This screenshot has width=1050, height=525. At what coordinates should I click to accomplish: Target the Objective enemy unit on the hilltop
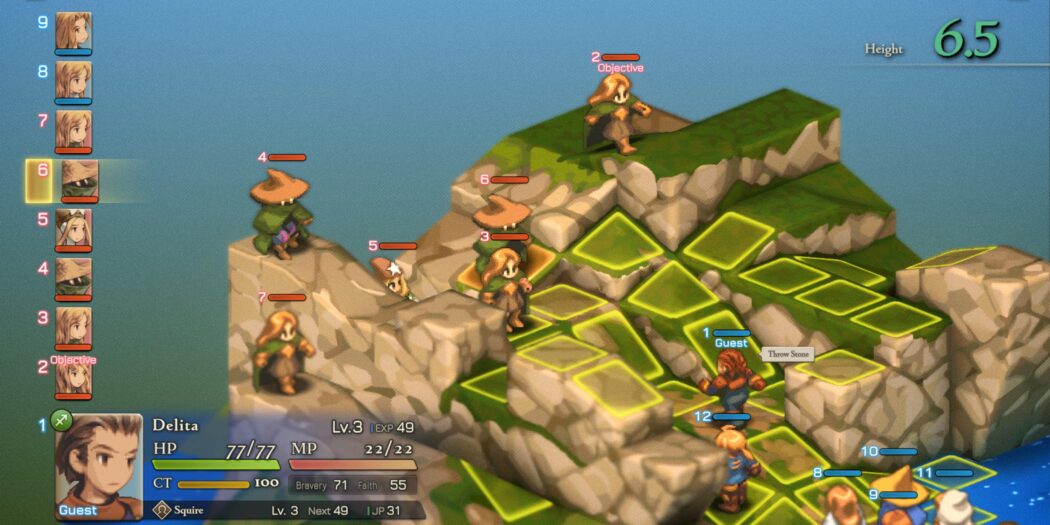click(x=618, y=113)
